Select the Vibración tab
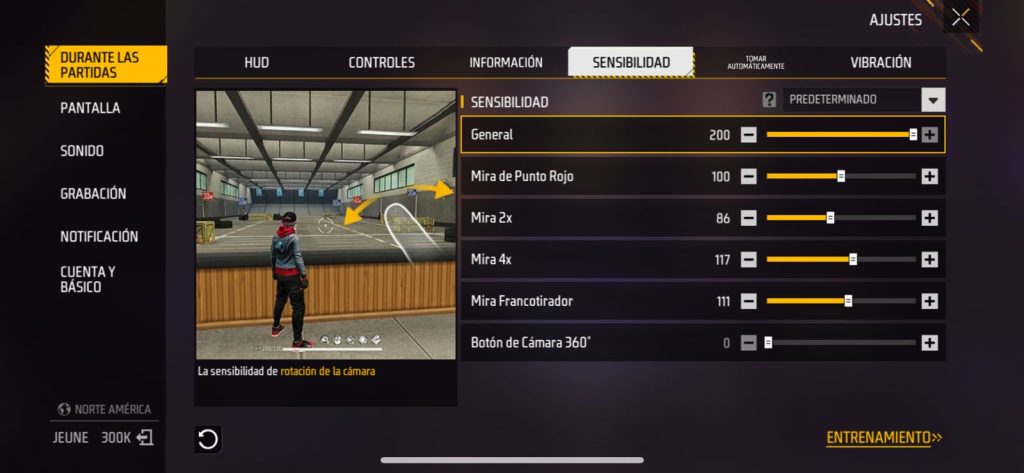The height and width of the screenshot is (473, 1024). pyautogui.click(x=881, y=62)
